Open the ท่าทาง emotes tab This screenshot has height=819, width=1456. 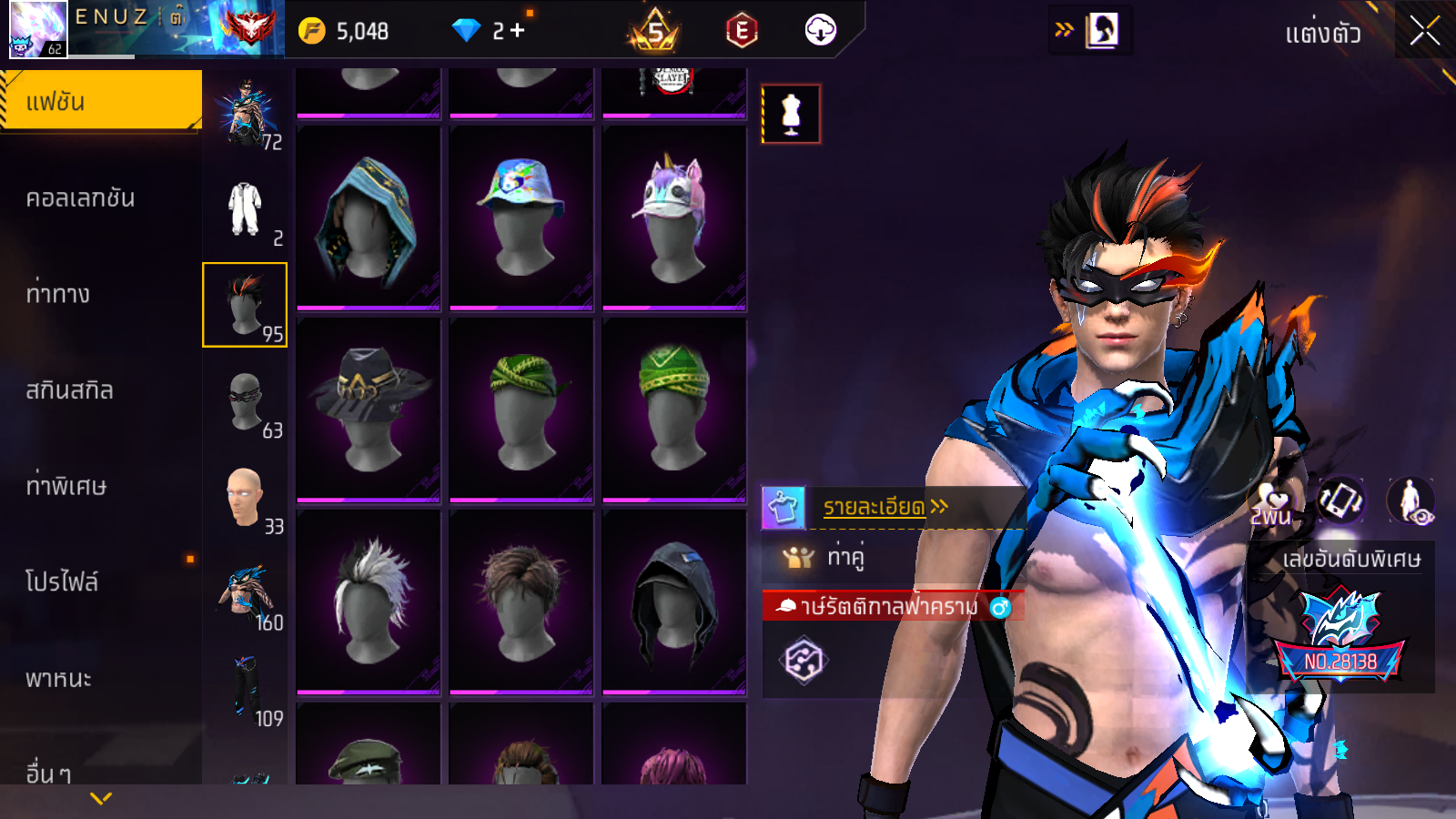59,294
